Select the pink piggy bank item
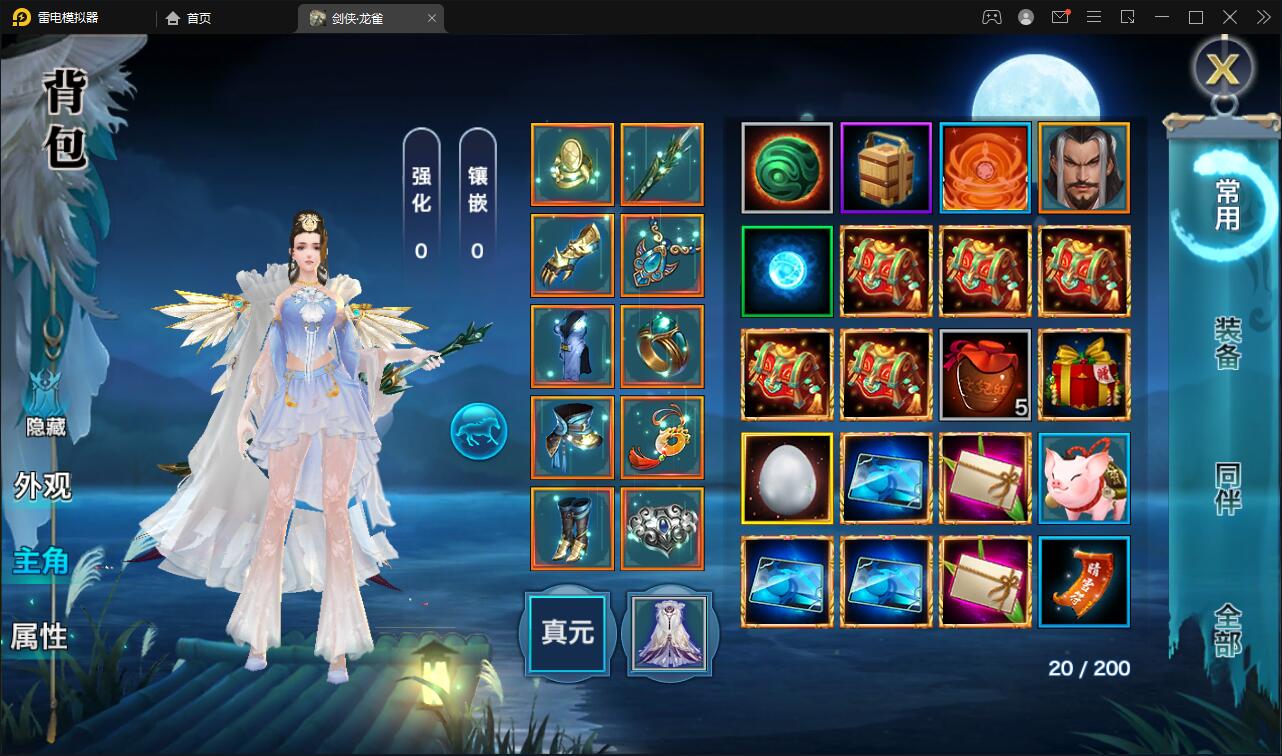This screenshot has width=1282, height=756. coord(1084,478)
